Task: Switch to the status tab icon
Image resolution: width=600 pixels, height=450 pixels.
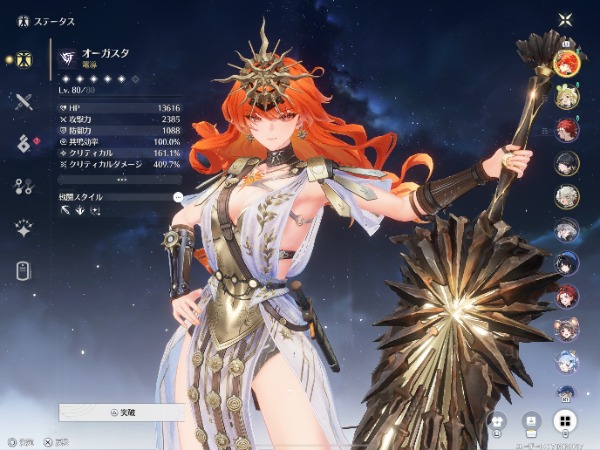Action: click(25, 59)
